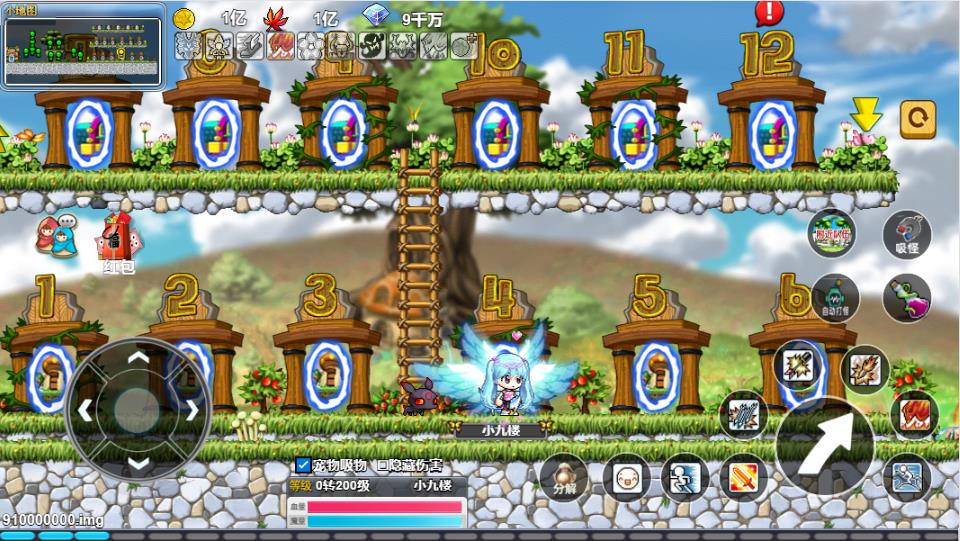Move left with the virtual joystick arrow

(x=86, y=409)
